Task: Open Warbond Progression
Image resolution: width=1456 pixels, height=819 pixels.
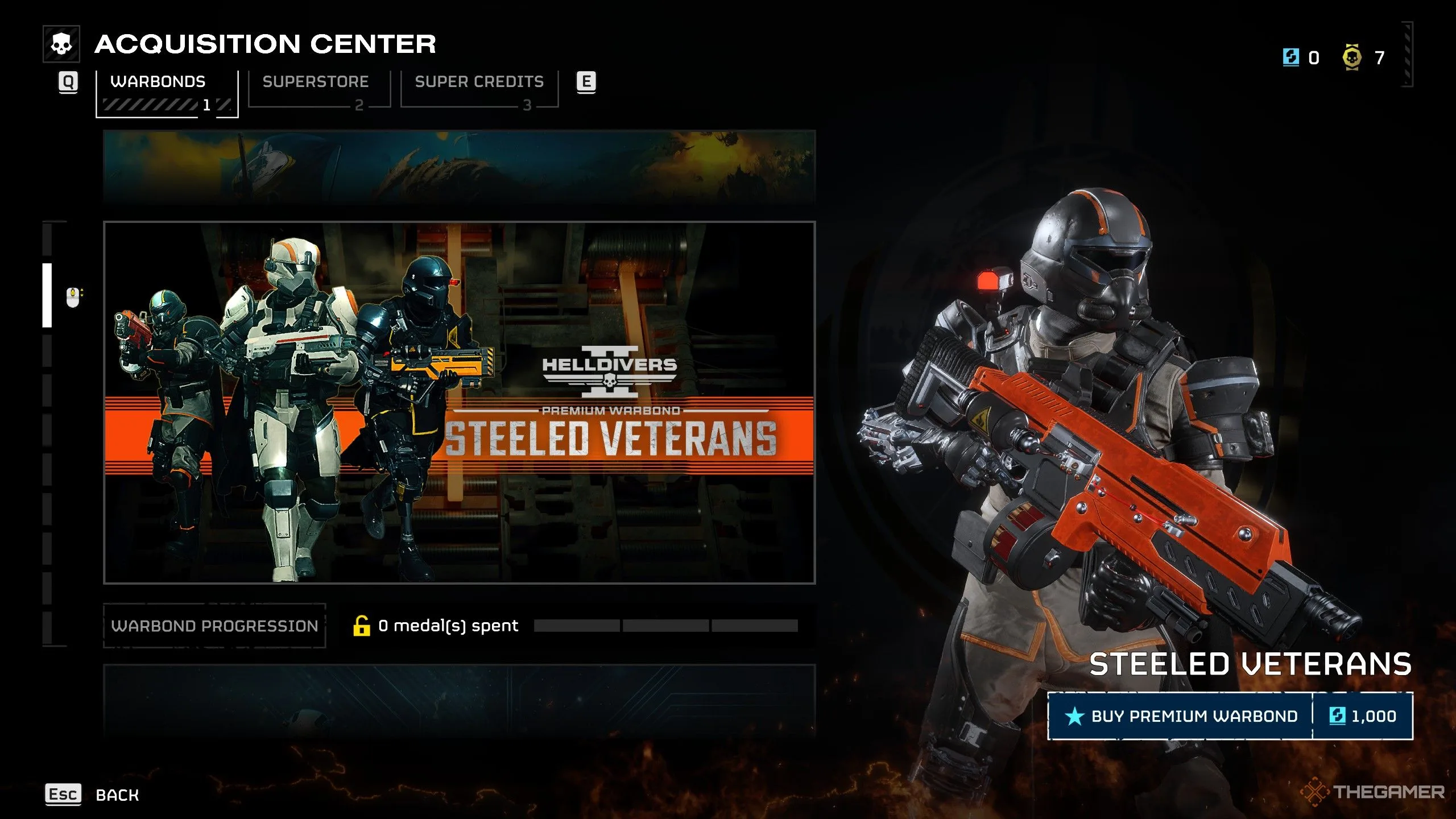Action: 214,626
